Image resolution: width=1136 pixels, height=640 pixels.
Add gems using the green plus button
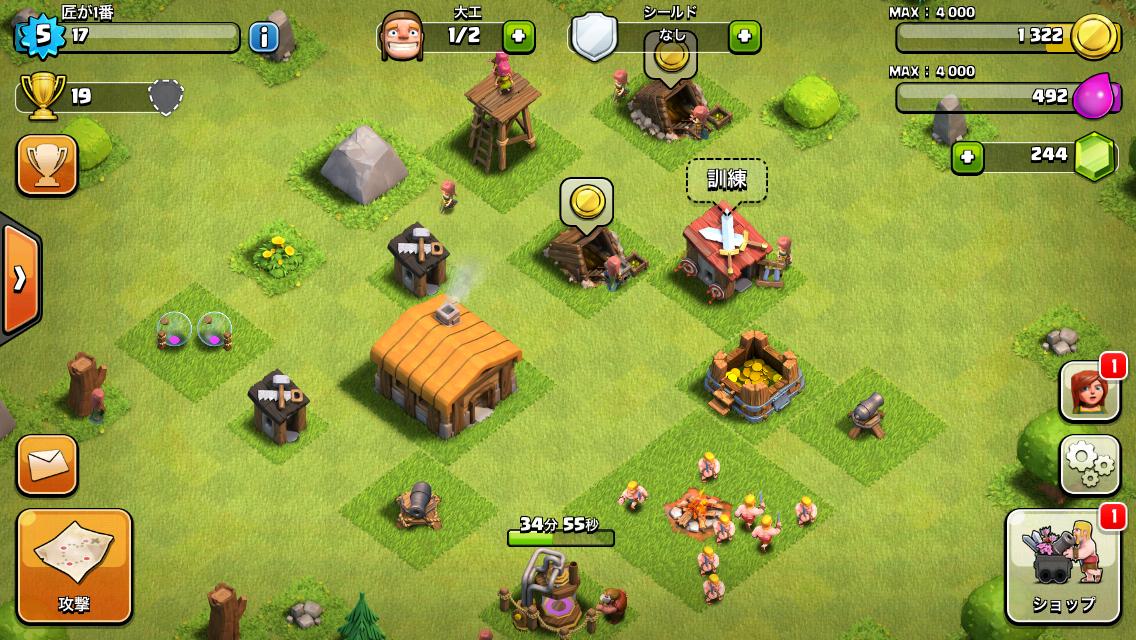(x=967, y=157)
